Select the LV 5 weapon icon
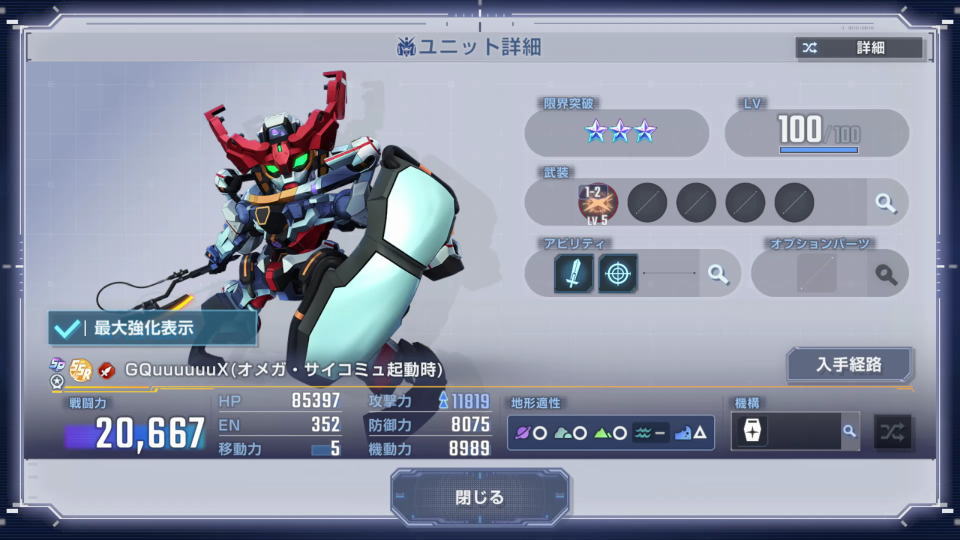The image size is (960, 540). [598, 202]
